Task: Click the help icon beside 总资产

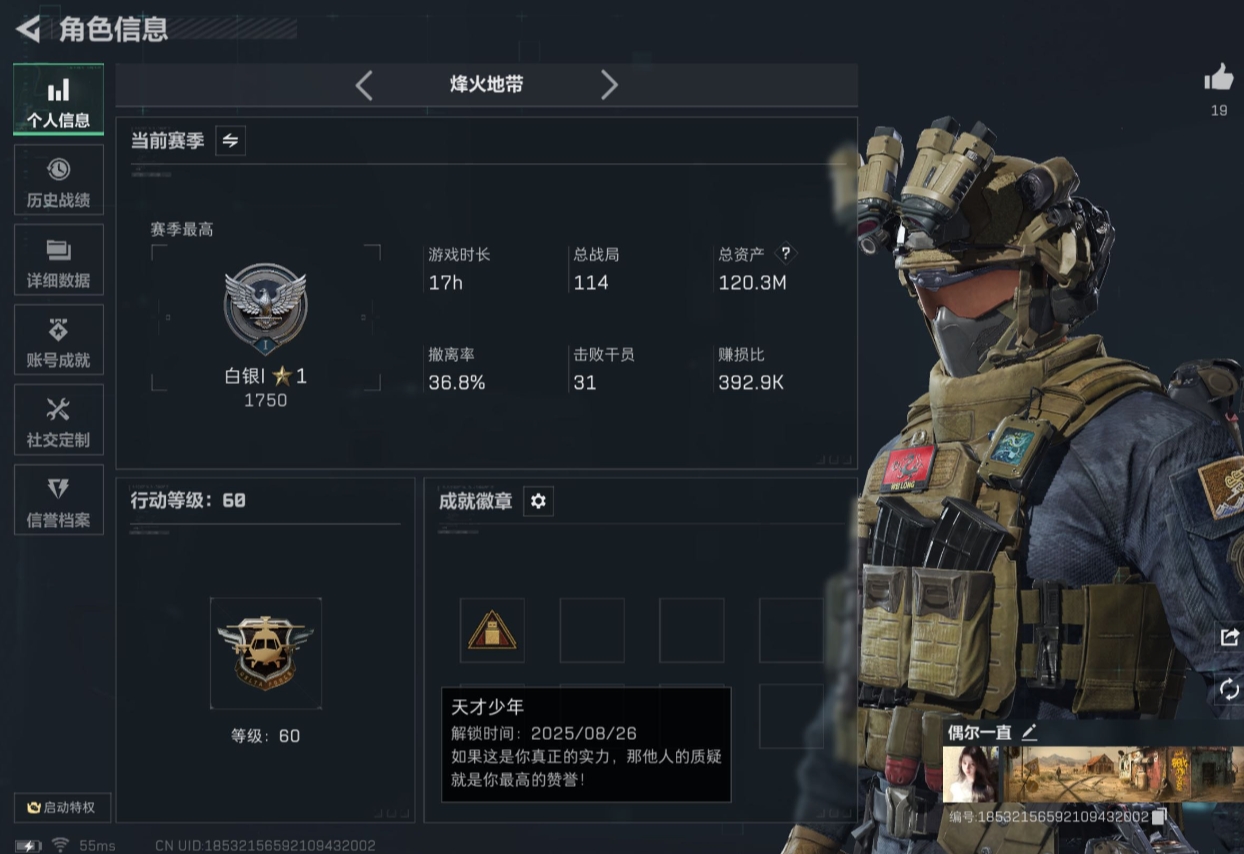Action: [786, 254]
